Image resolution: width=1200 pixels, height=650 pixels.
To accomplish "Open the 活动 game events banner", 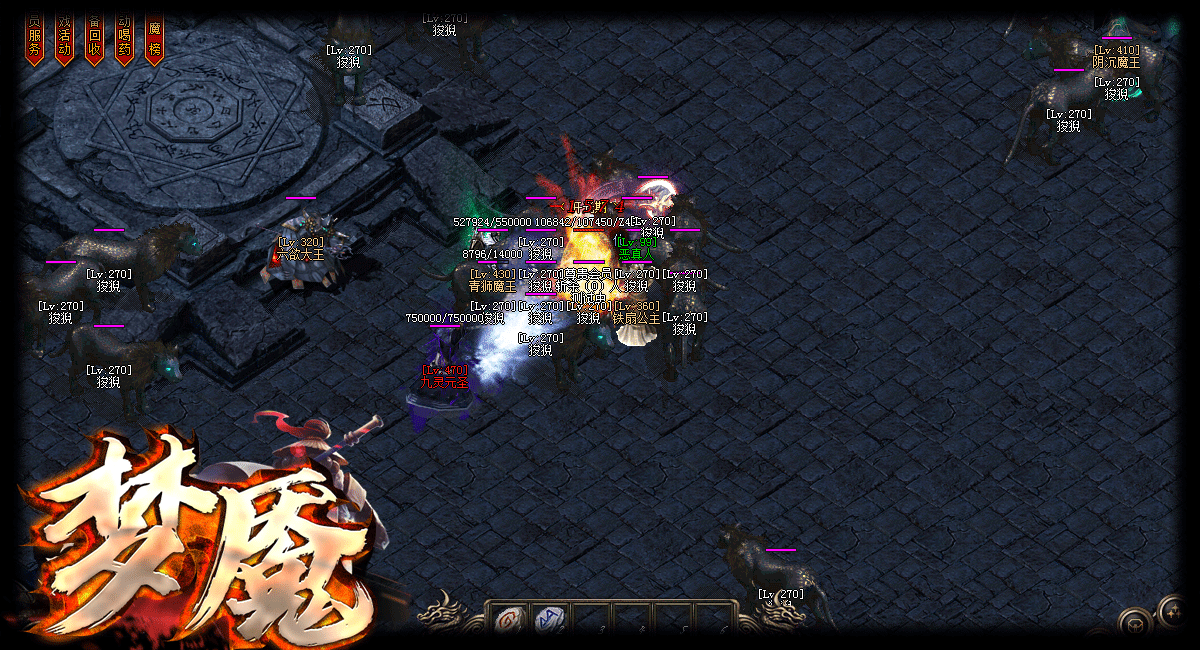I will (65, 40).
